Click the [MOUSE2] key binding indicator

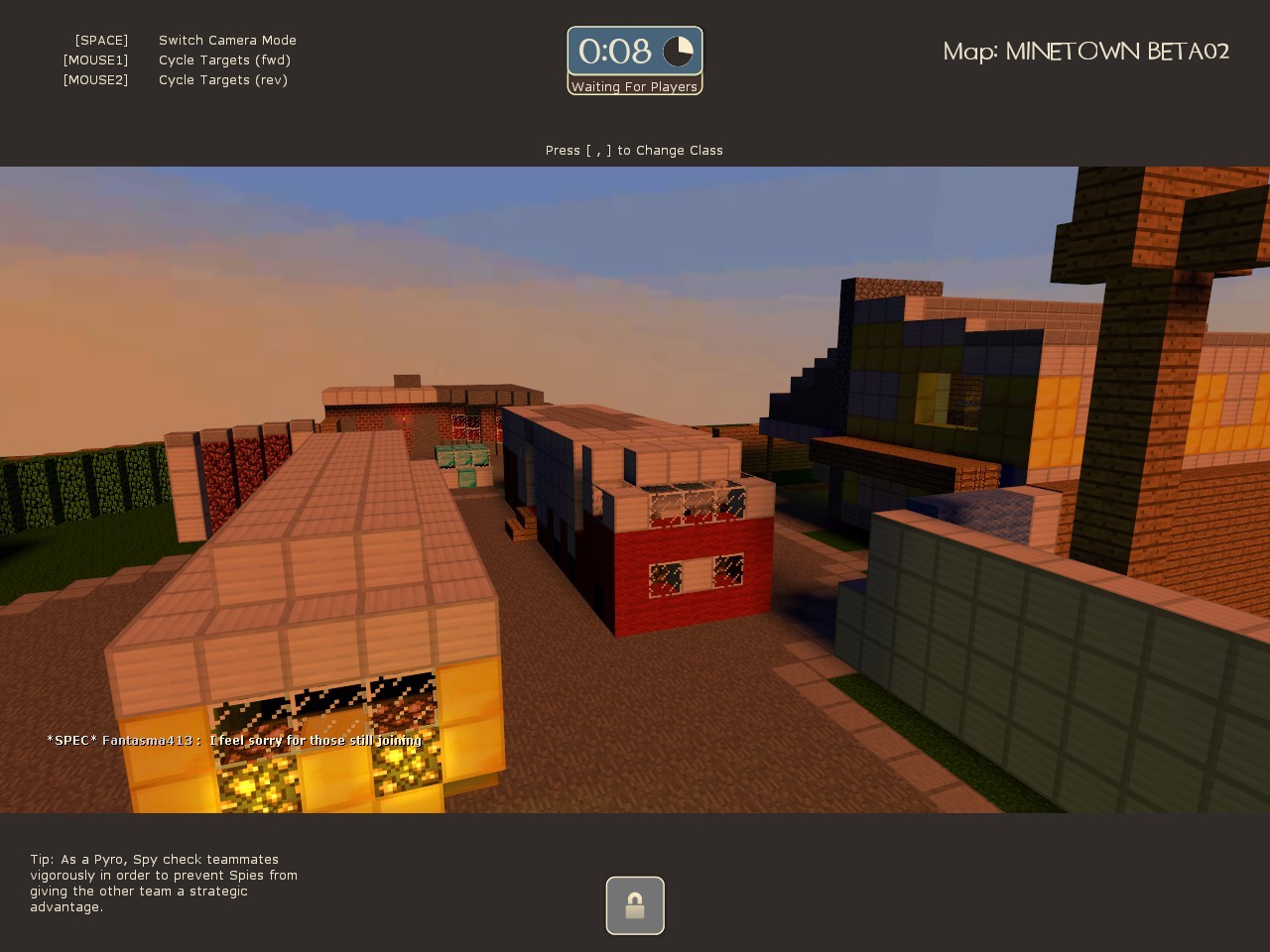pos(95,79)
